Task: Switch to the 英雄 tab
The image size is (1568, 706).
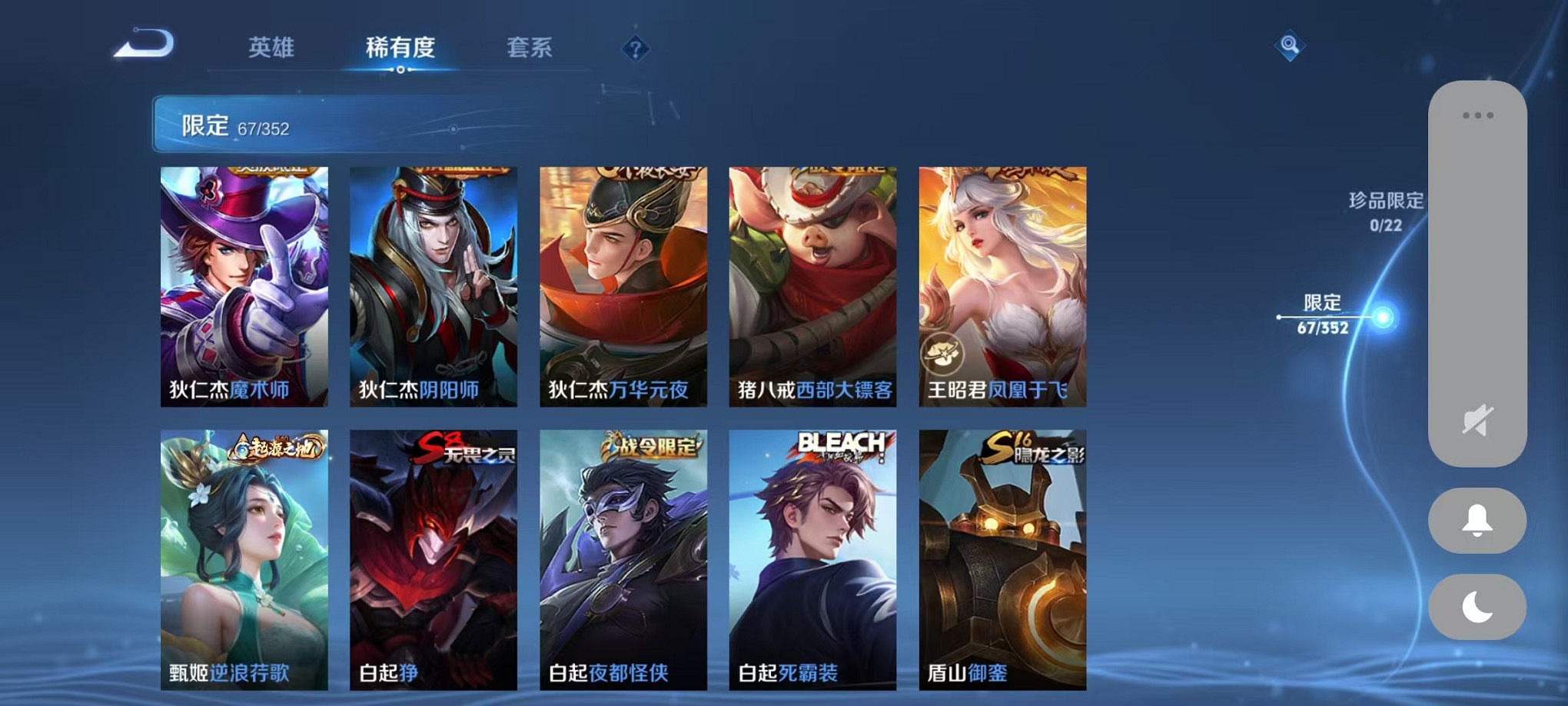Action: (x=271, y=48)
